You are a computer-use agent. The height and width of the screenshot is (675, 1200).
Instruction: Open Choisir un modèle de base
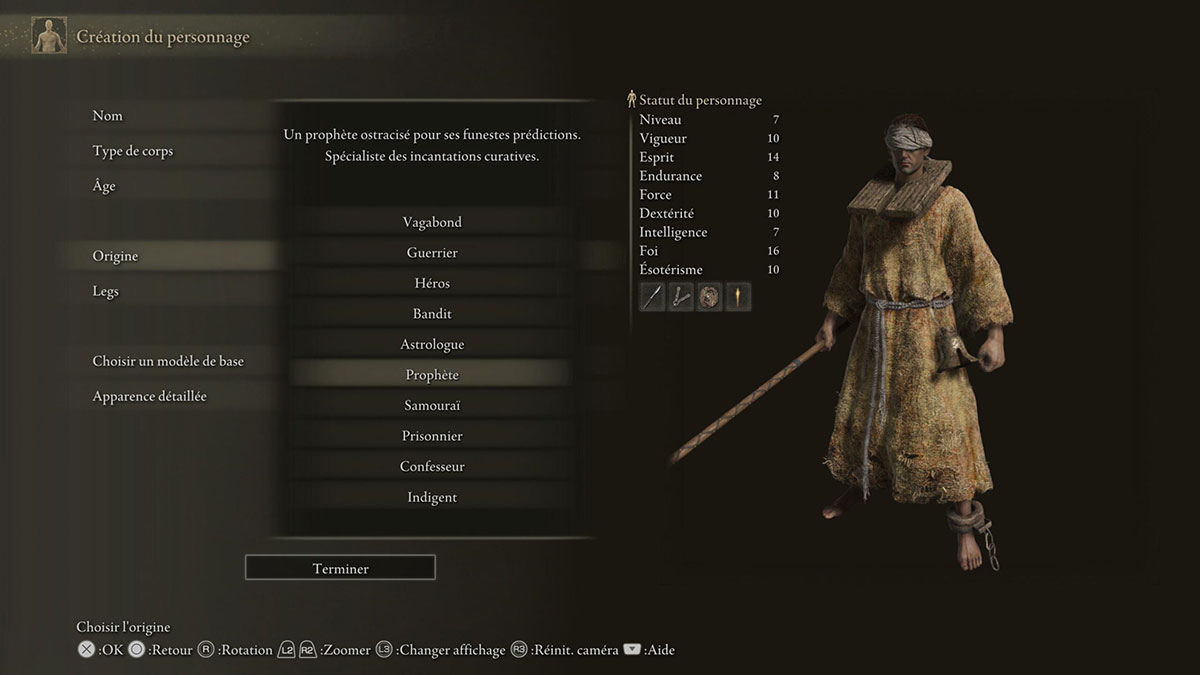pos(168,361)
